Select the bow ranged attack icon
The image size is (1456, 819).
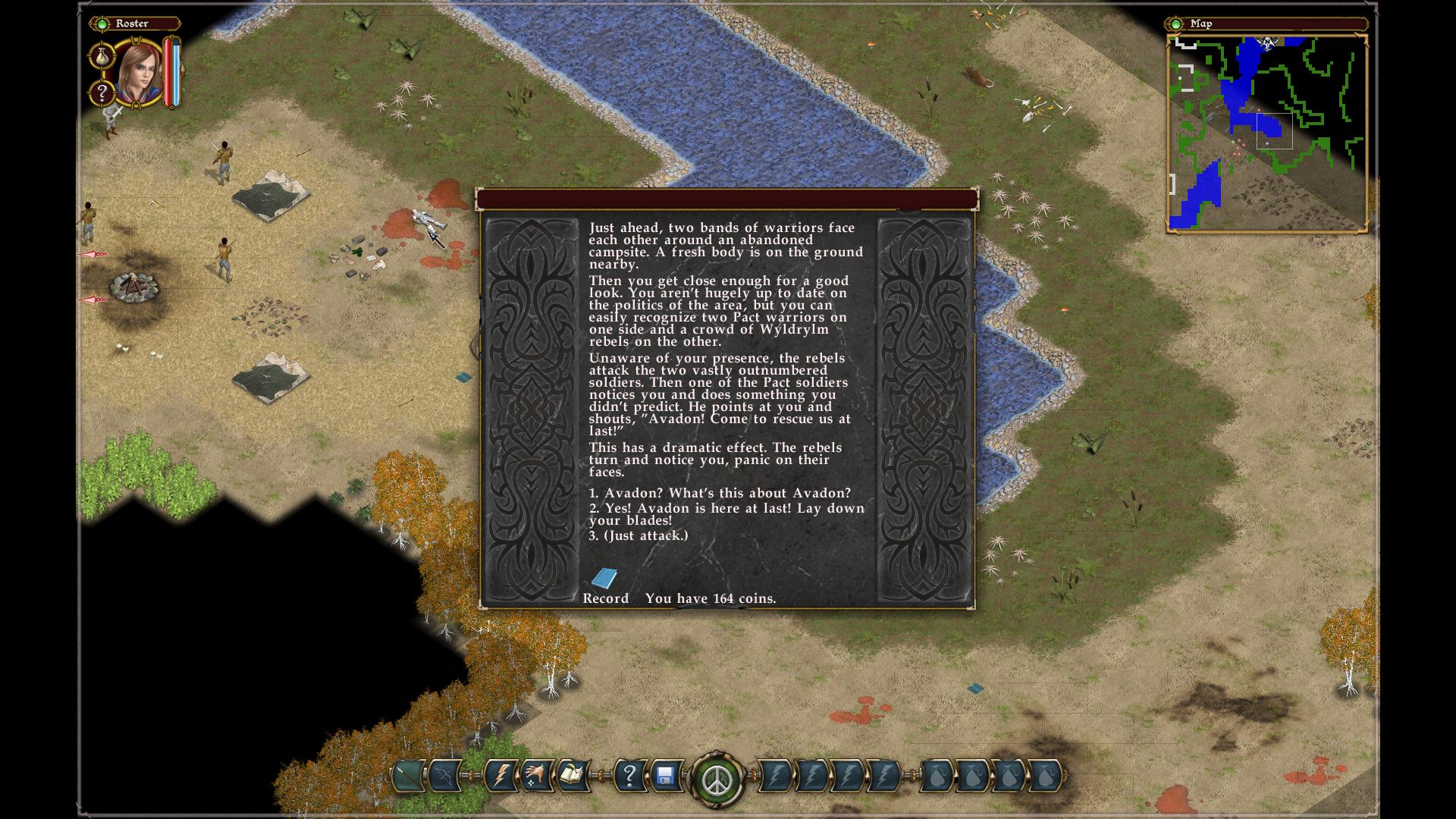(x=444, y=776)
